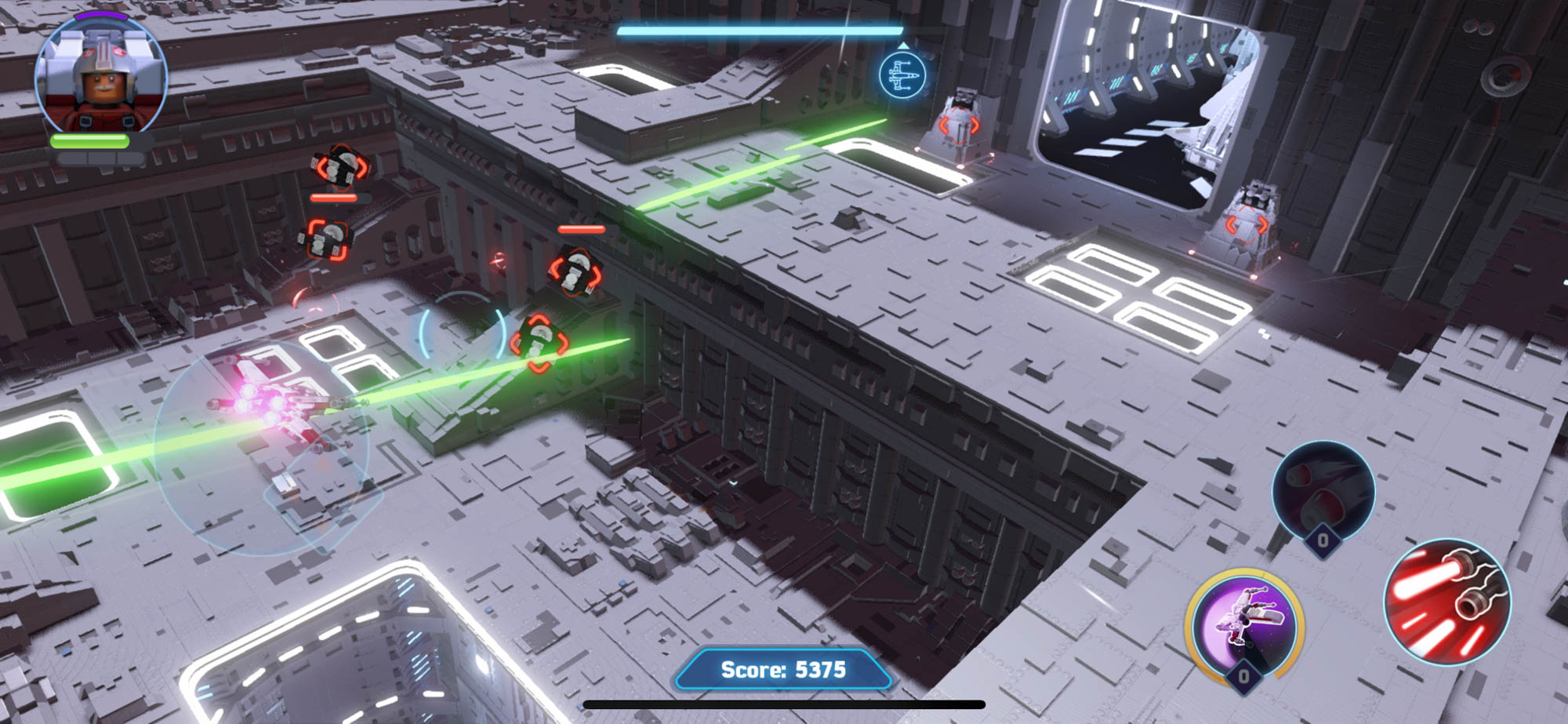
Task: Activate the purple X-wing special ability
Action: pos(1245,625)
